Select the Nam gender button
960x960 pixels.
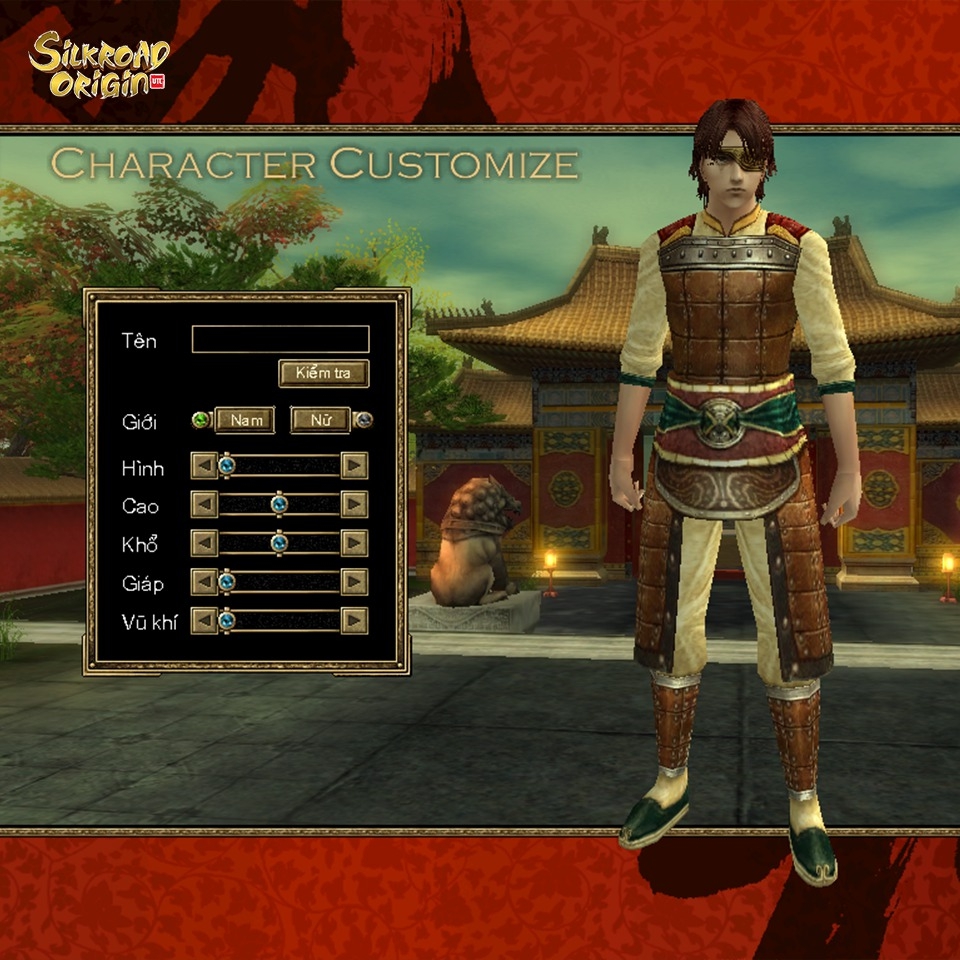[x=245, y=420]
